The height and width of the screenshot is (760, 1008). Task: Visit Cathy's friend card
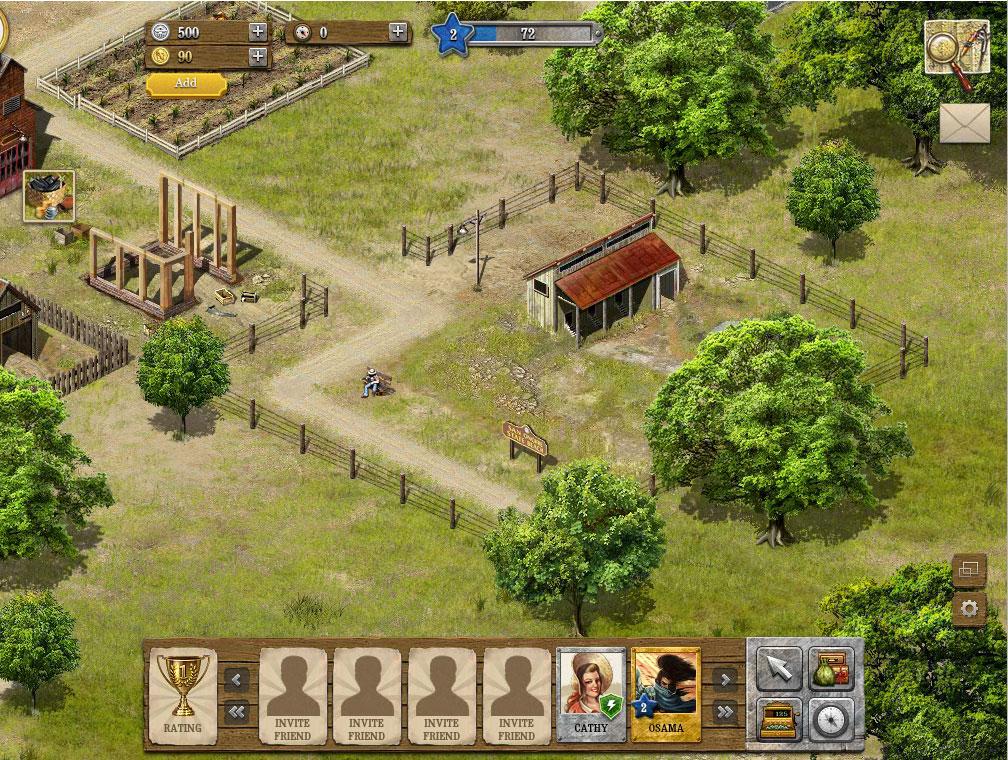click(591, 695)
